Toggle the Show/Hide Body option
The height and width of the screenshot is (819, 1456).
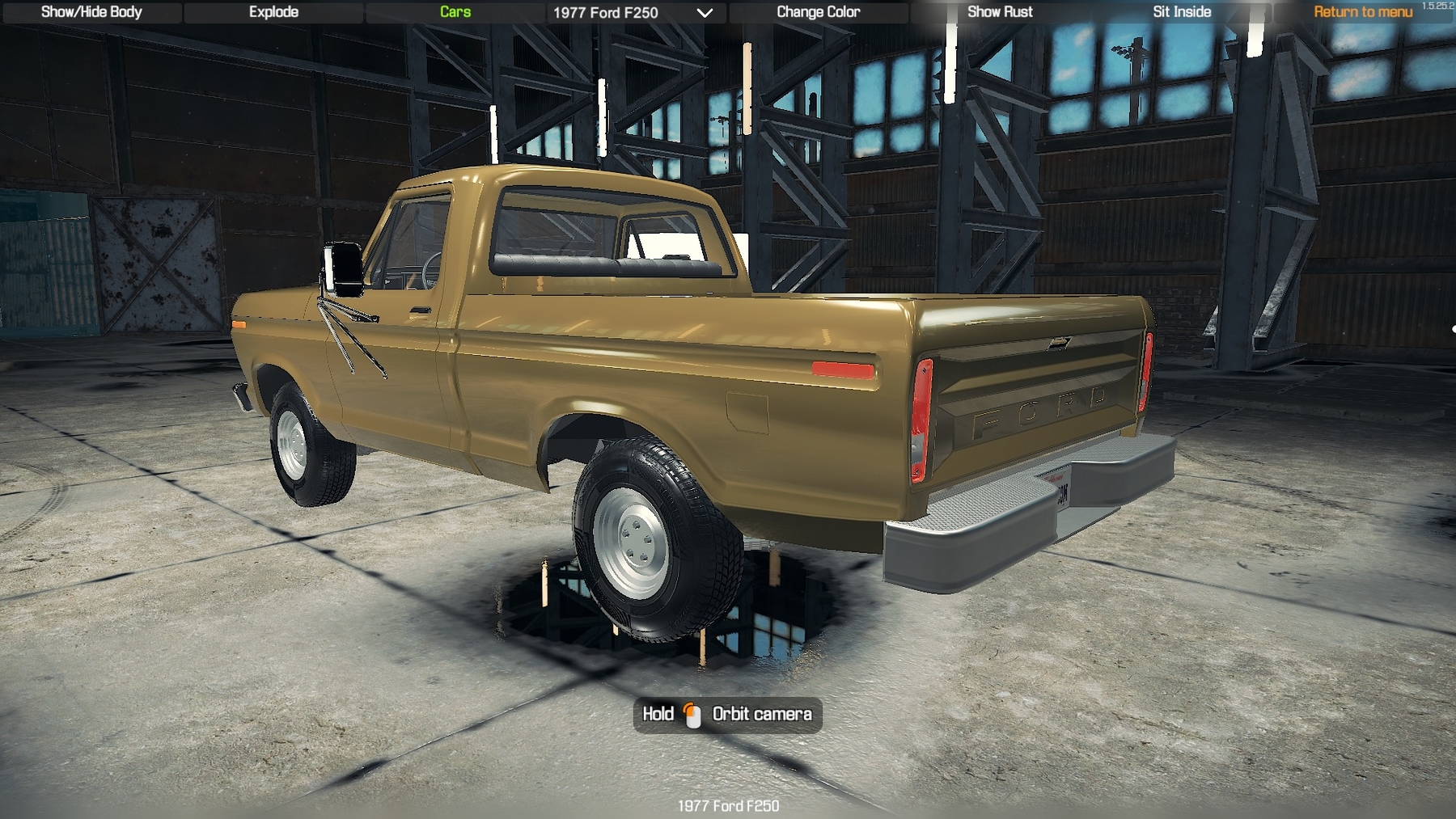pyautogui.click(x=91, y=12)
